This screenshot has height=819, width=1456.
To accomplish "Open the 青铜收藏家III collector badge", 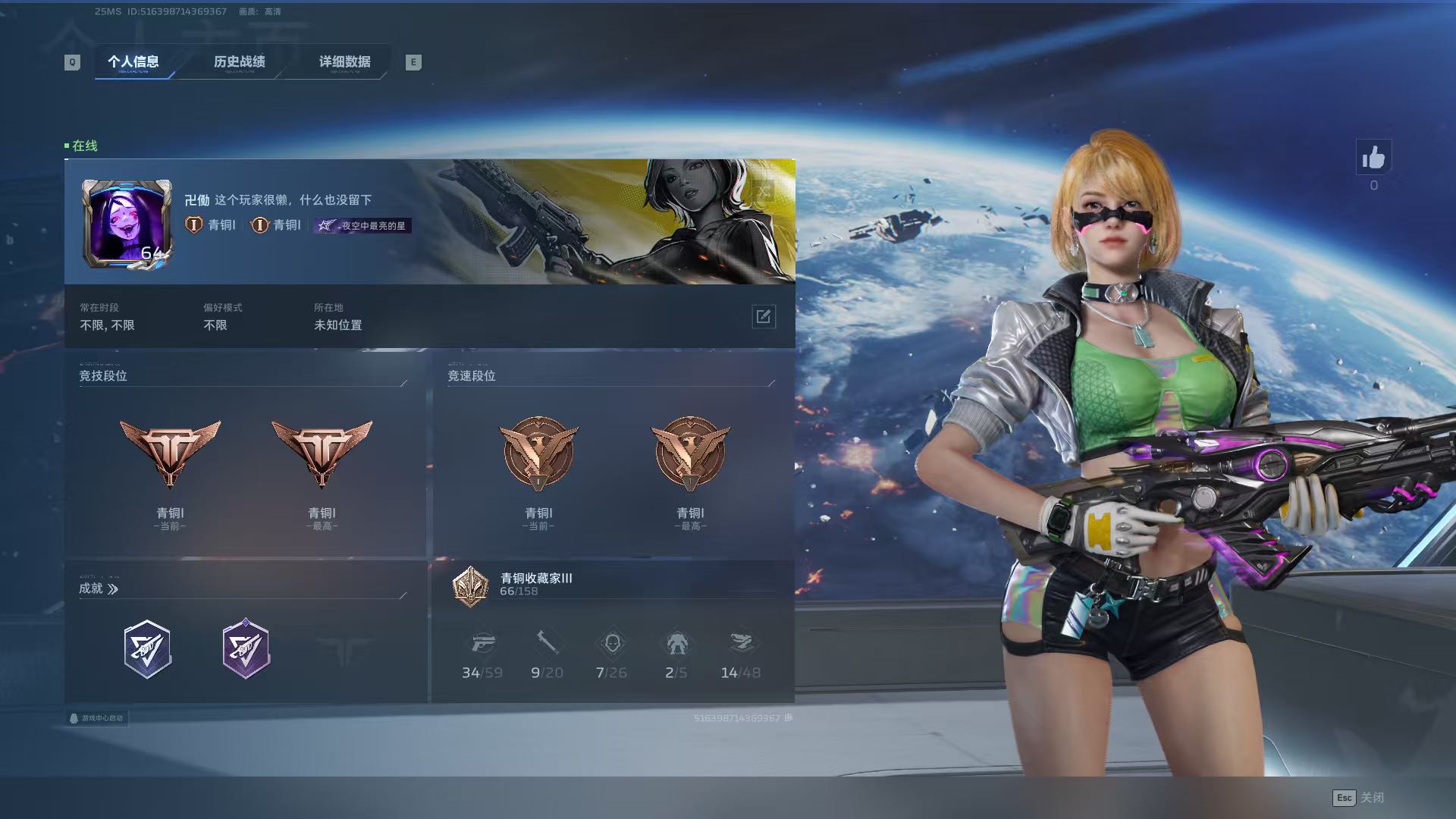I will [x=470, y=585].
